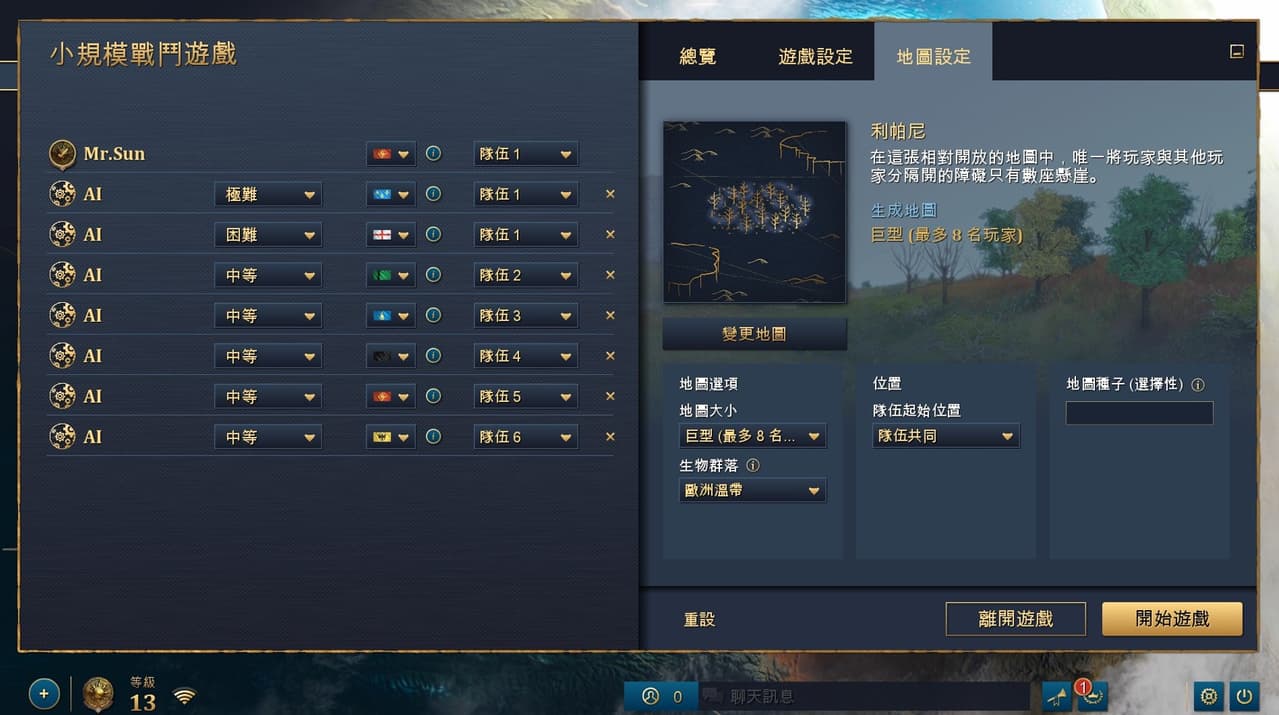The height and width of the screenshot is (715, 1279).
Task: Click the 利帕尼 map preview thumbnail
Action: point(754,212)
